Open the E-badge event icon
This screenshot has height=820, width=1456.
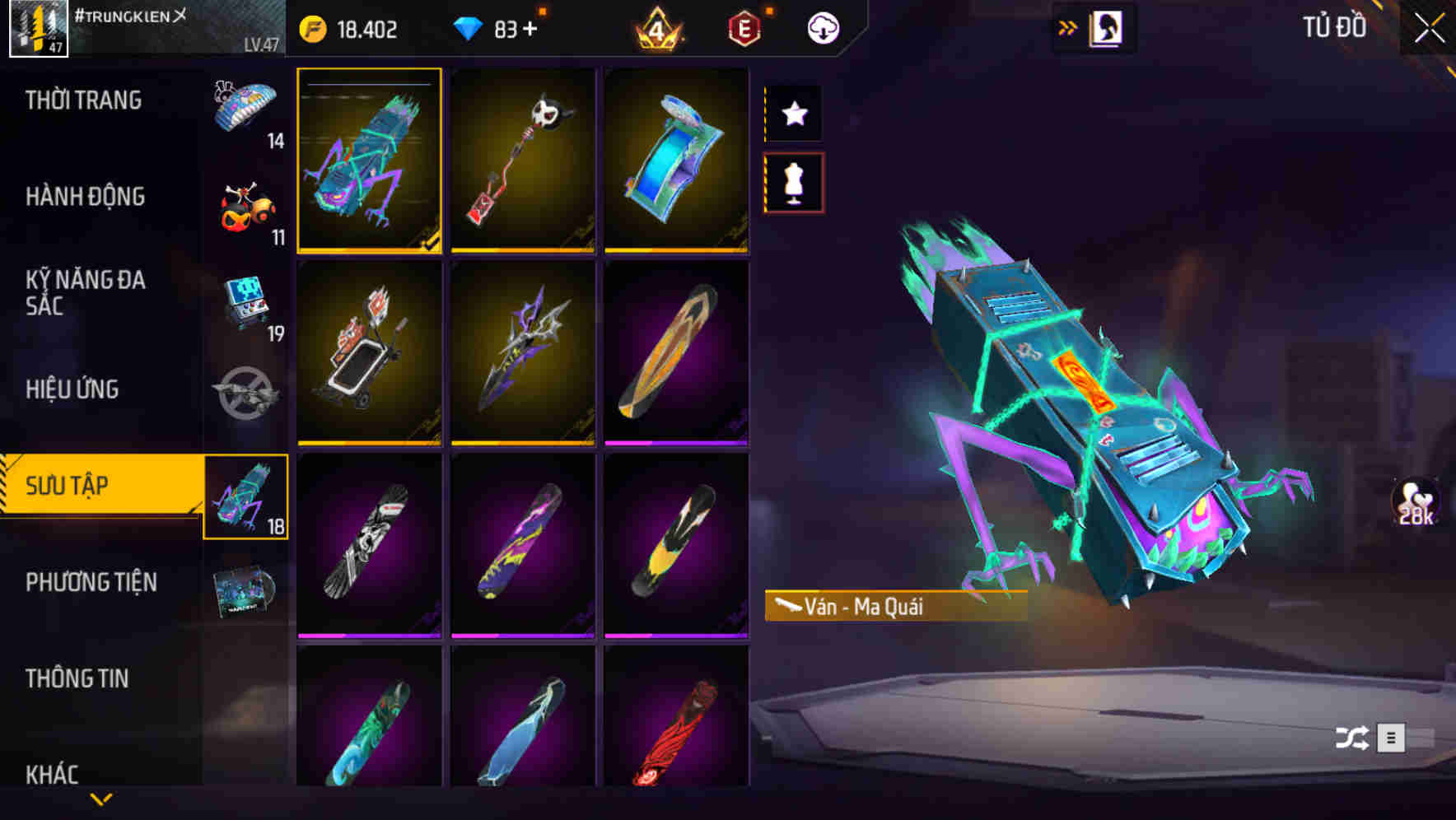coord(744,27)
